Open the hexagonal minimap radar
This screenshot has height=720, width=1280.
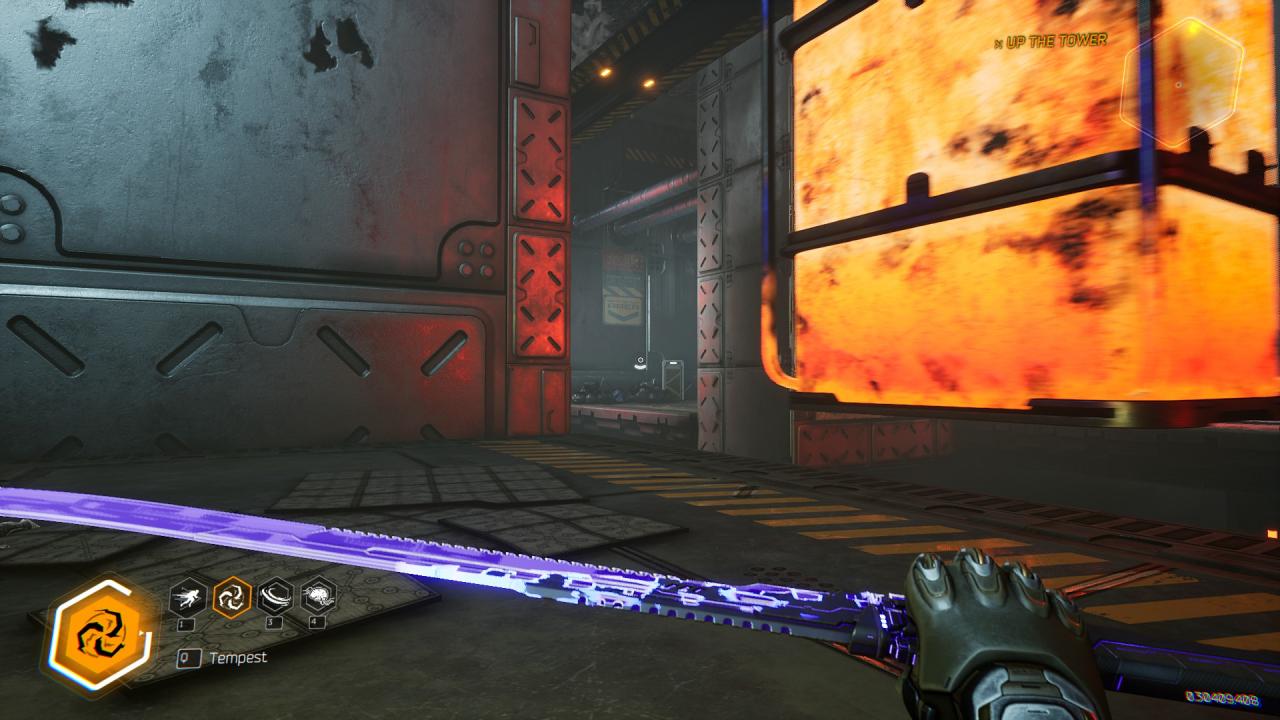point(1180,84)
